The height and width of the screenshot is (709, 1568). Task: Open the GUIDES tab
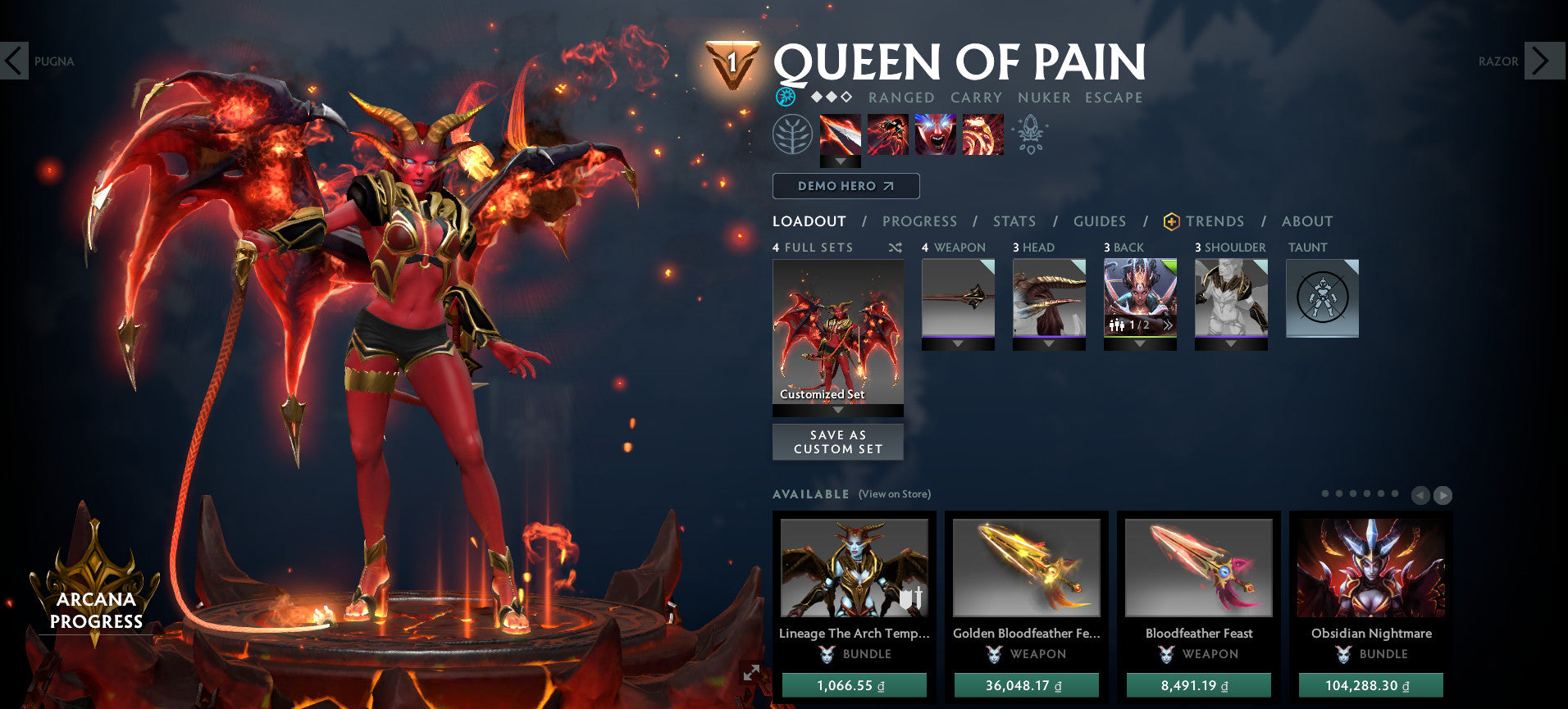coord(1100,221)
